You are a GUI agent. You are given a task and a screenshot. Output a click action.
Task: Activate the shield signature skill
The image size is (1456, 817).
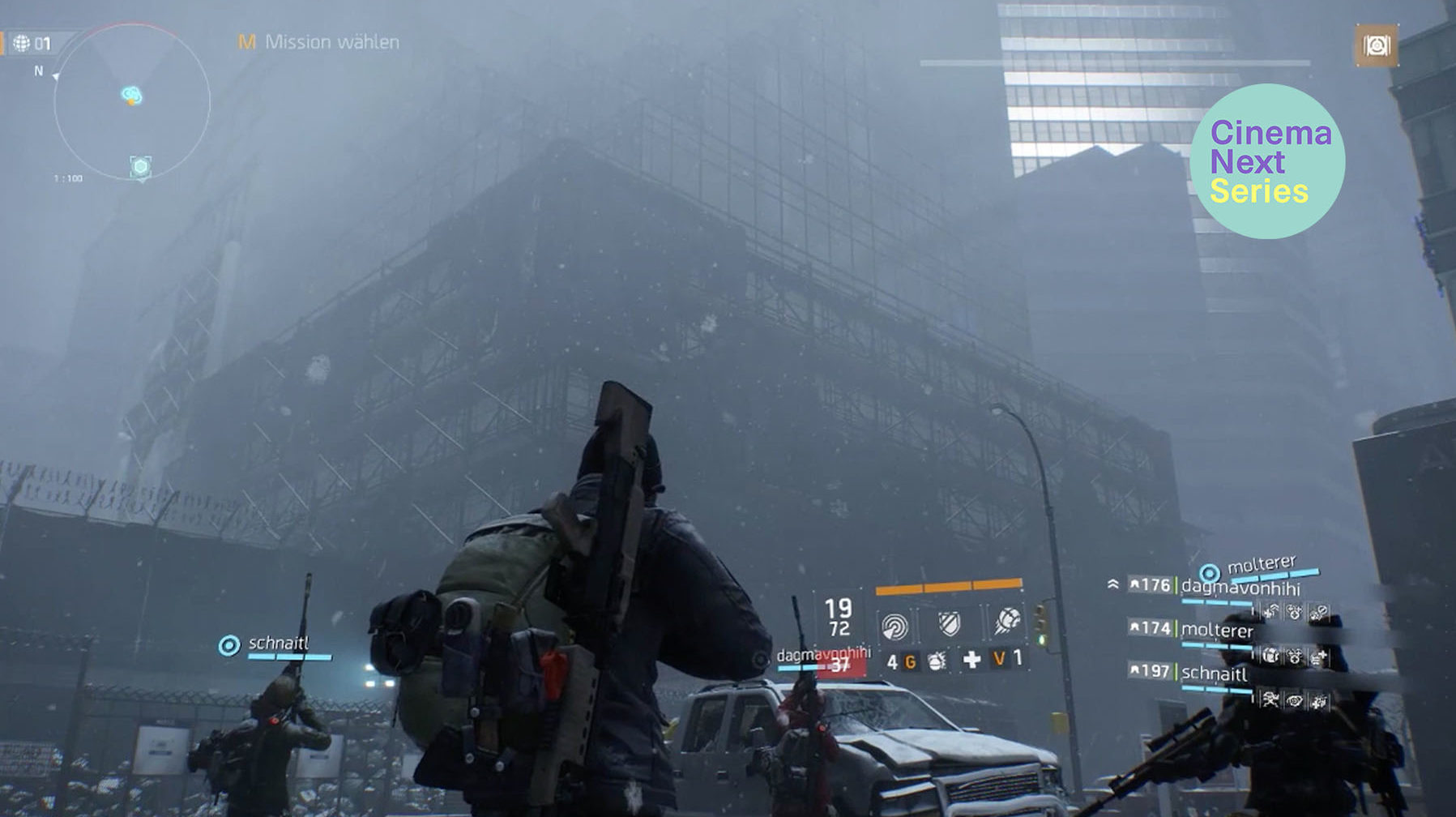949,624
